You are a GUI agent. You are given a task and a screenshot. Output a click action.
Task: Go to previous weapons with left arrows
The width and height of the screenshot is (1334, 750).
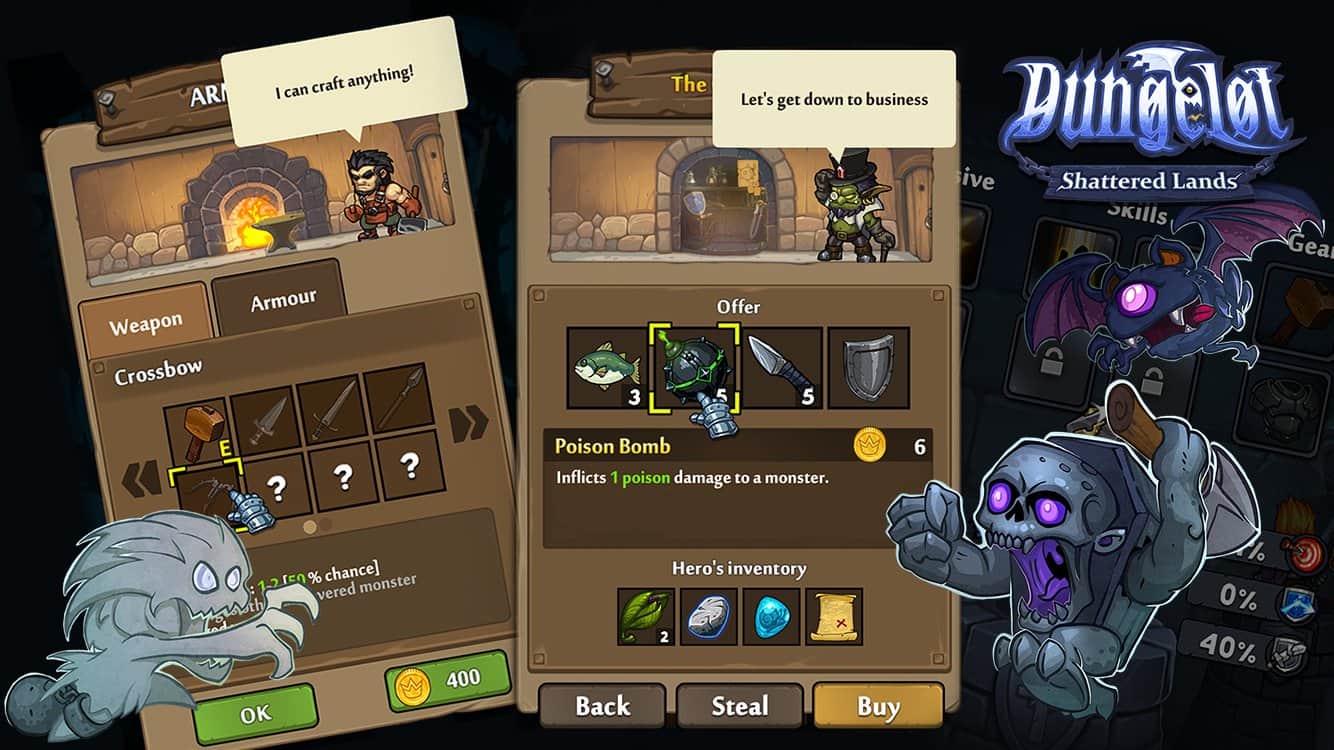141,480
